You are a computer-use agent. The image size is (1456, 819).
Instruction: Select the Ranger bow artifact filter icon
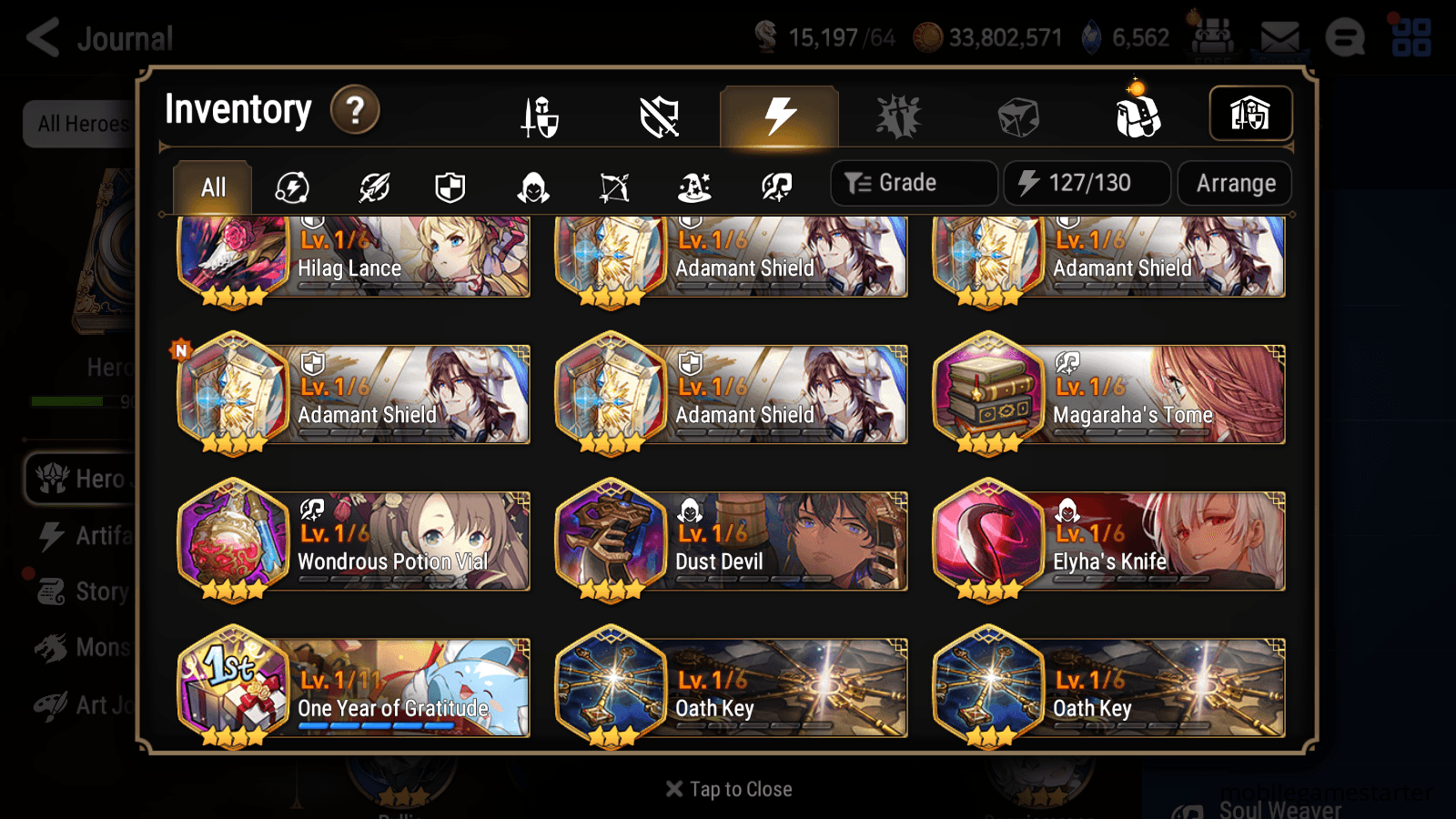pos(612,187)
